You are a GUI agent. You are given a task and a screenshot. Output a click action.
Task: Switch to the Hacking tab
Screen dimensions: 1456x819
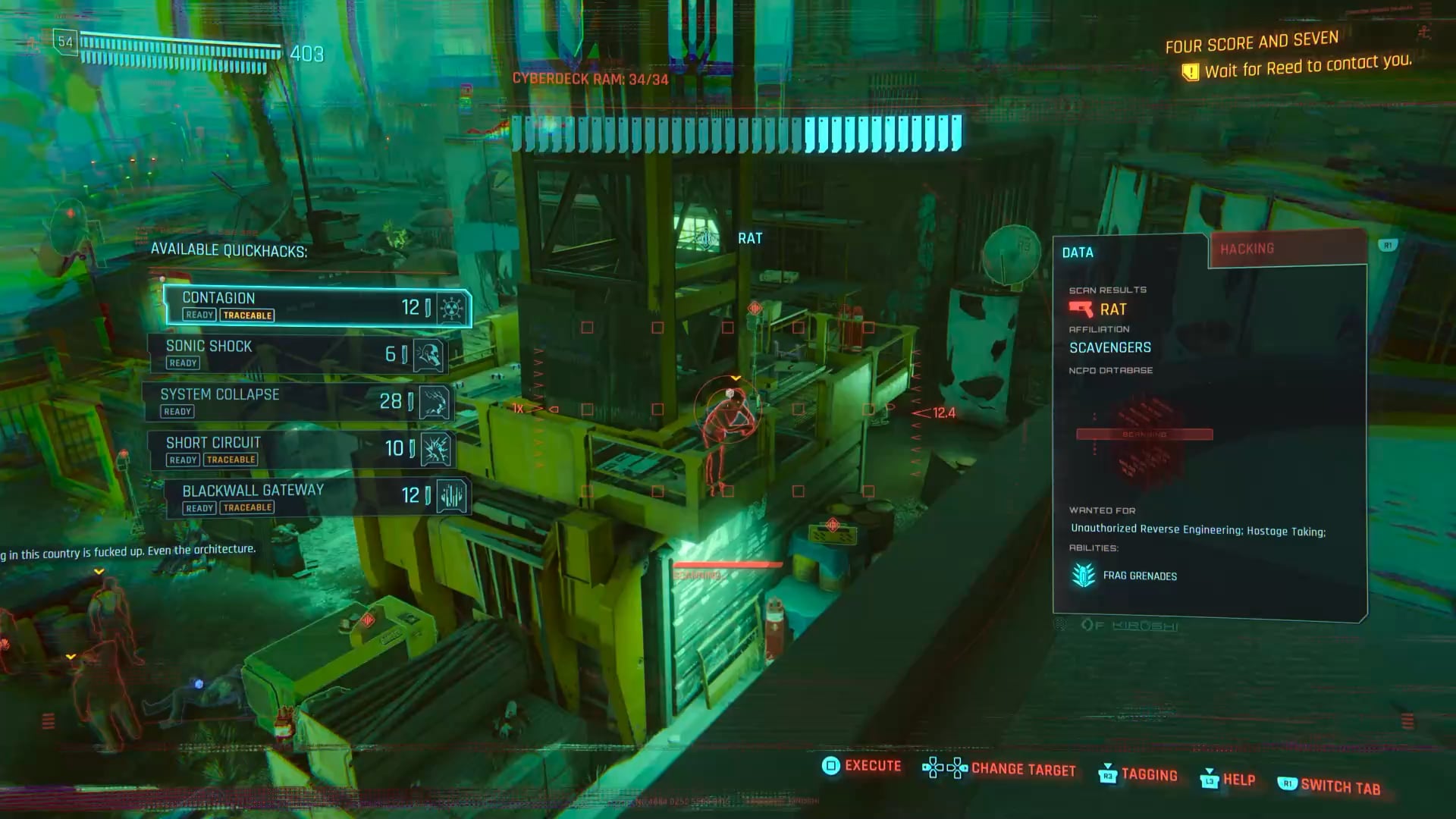point(1287,249)
